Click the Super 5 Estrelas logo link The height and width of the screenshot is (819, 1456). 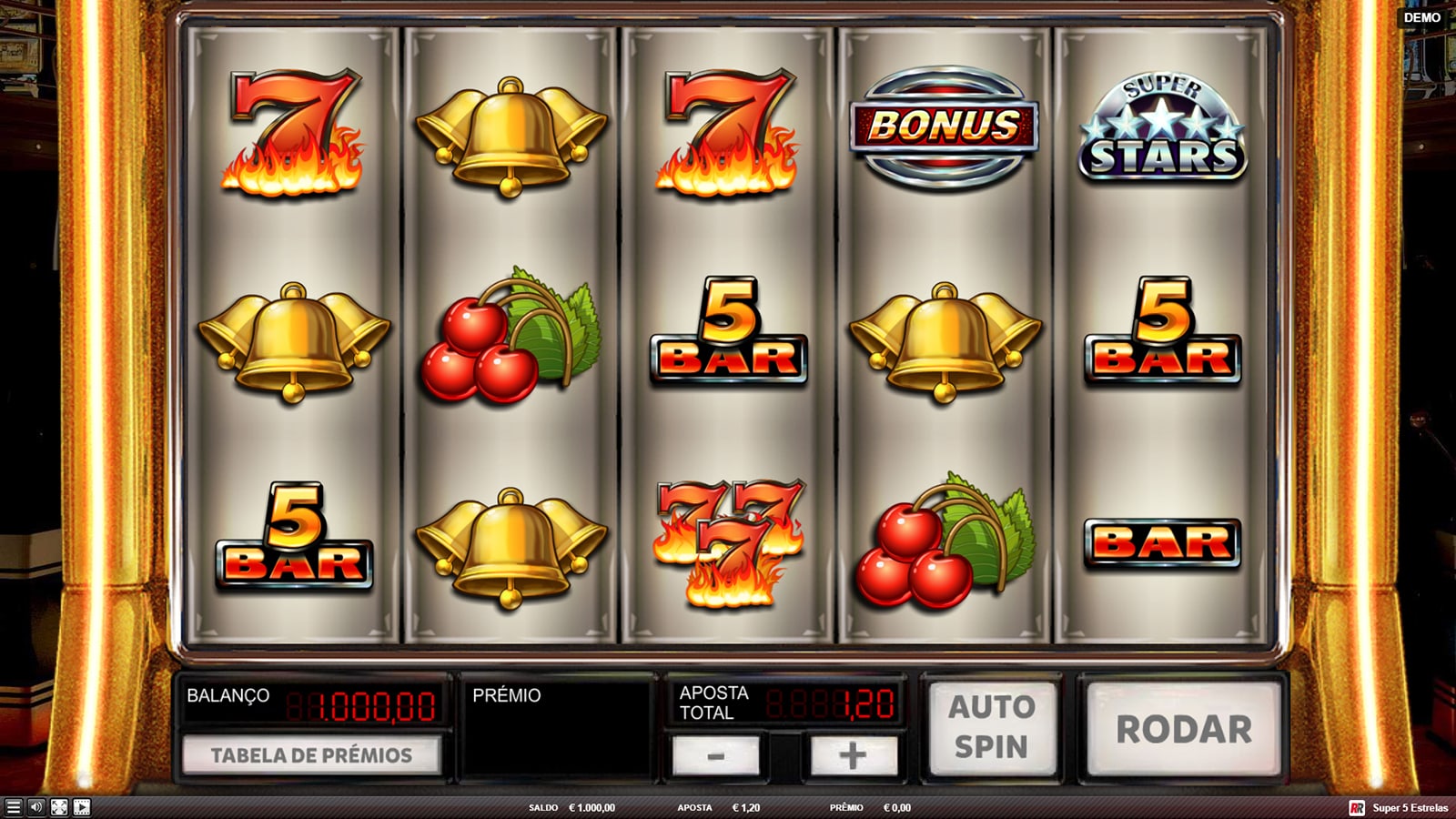pyautogui.click(x=1400, y=808)
